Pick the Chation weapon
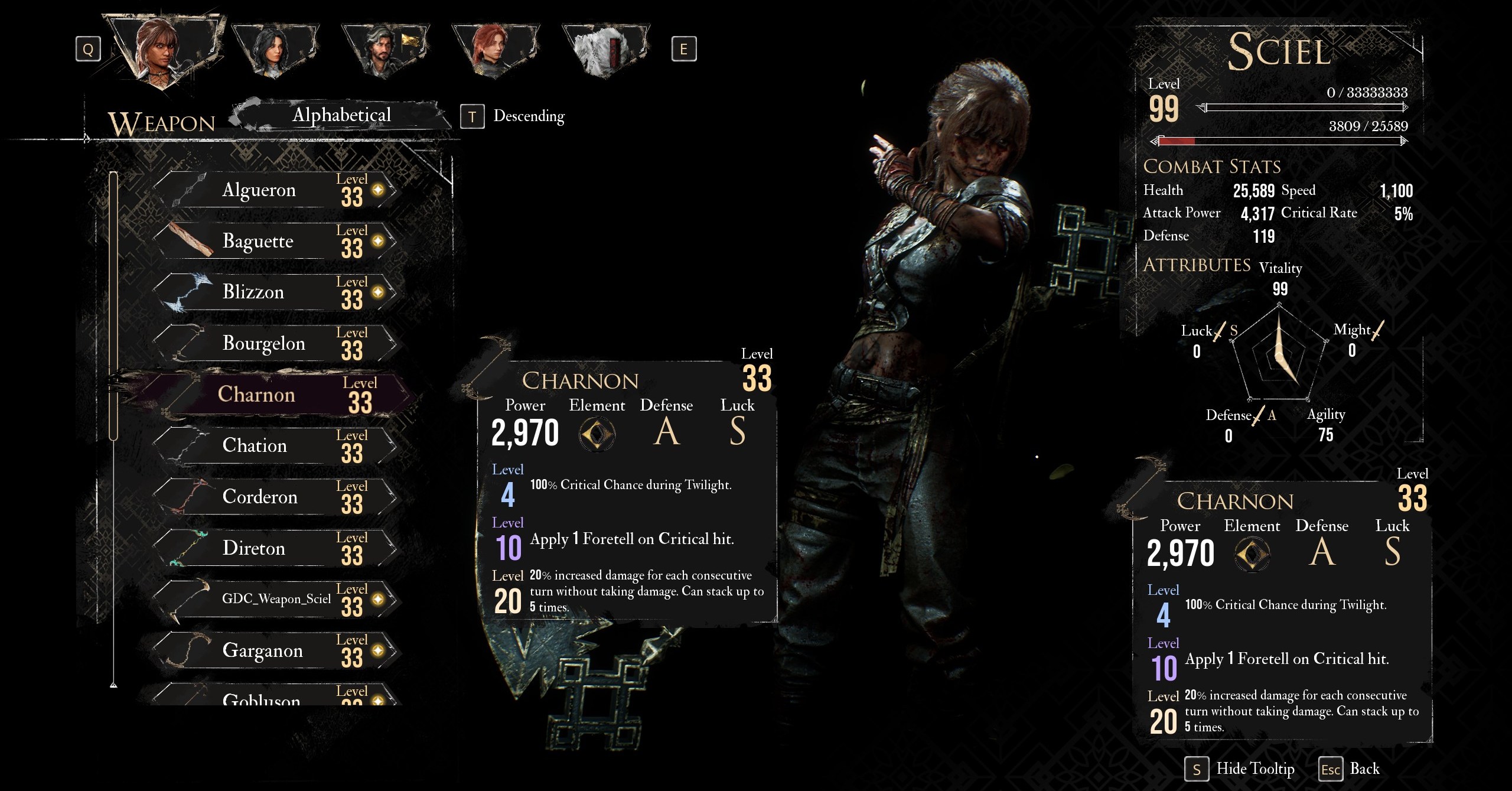This screenshot has height=791, width=1512. [275, 446]
